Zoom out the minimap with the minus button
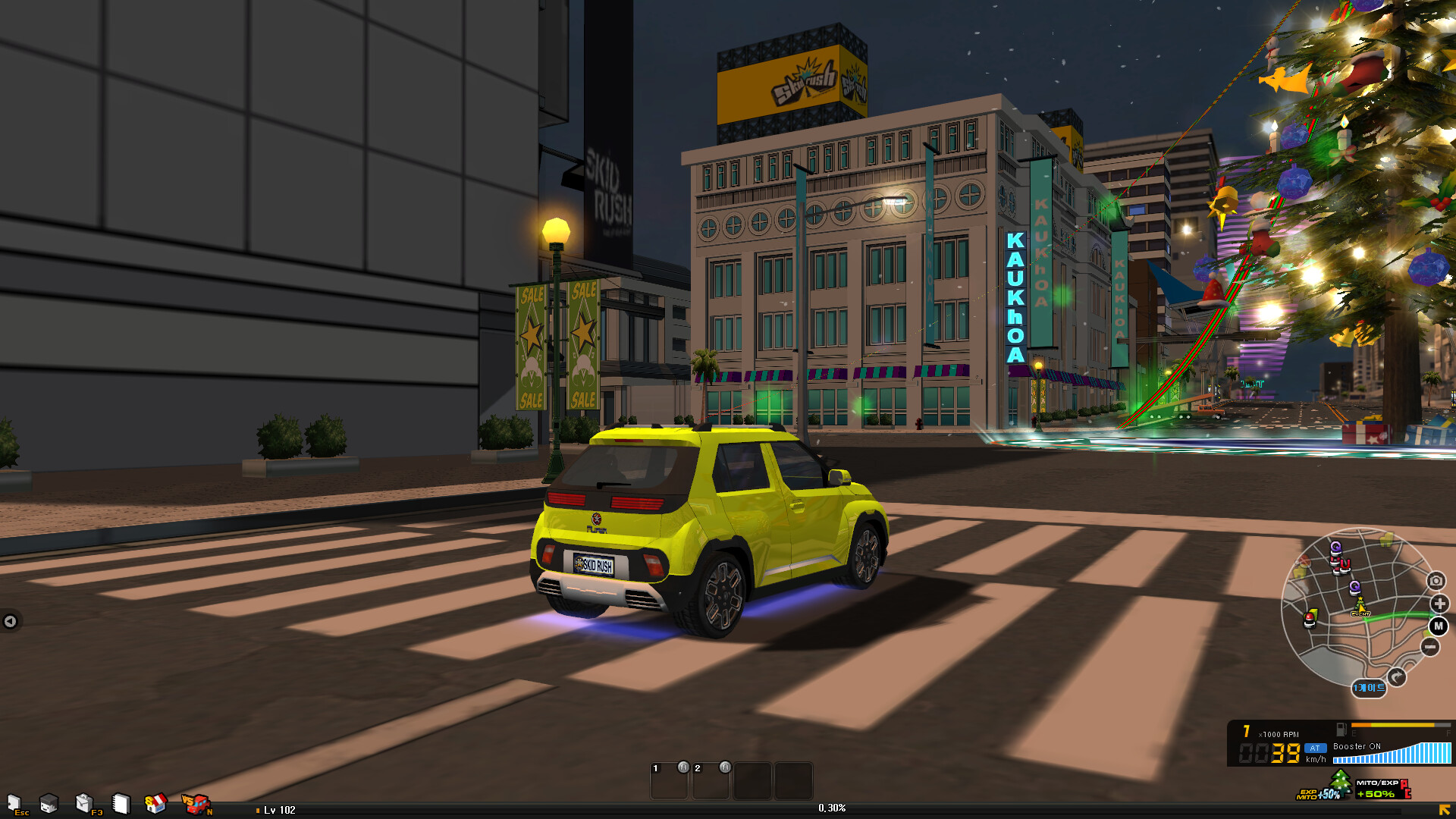This screenshot has width=1456, height=819. point(1429,647)
